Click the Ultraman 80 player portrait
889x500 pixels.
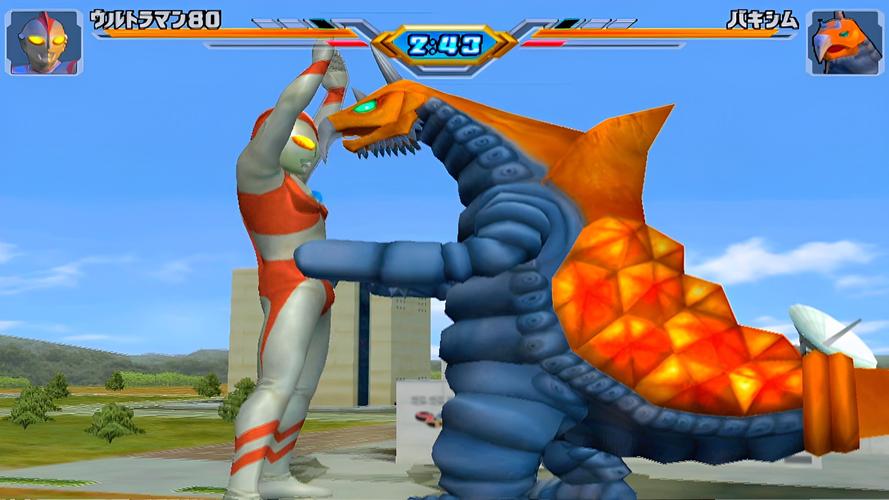click(x=44, y=42)
